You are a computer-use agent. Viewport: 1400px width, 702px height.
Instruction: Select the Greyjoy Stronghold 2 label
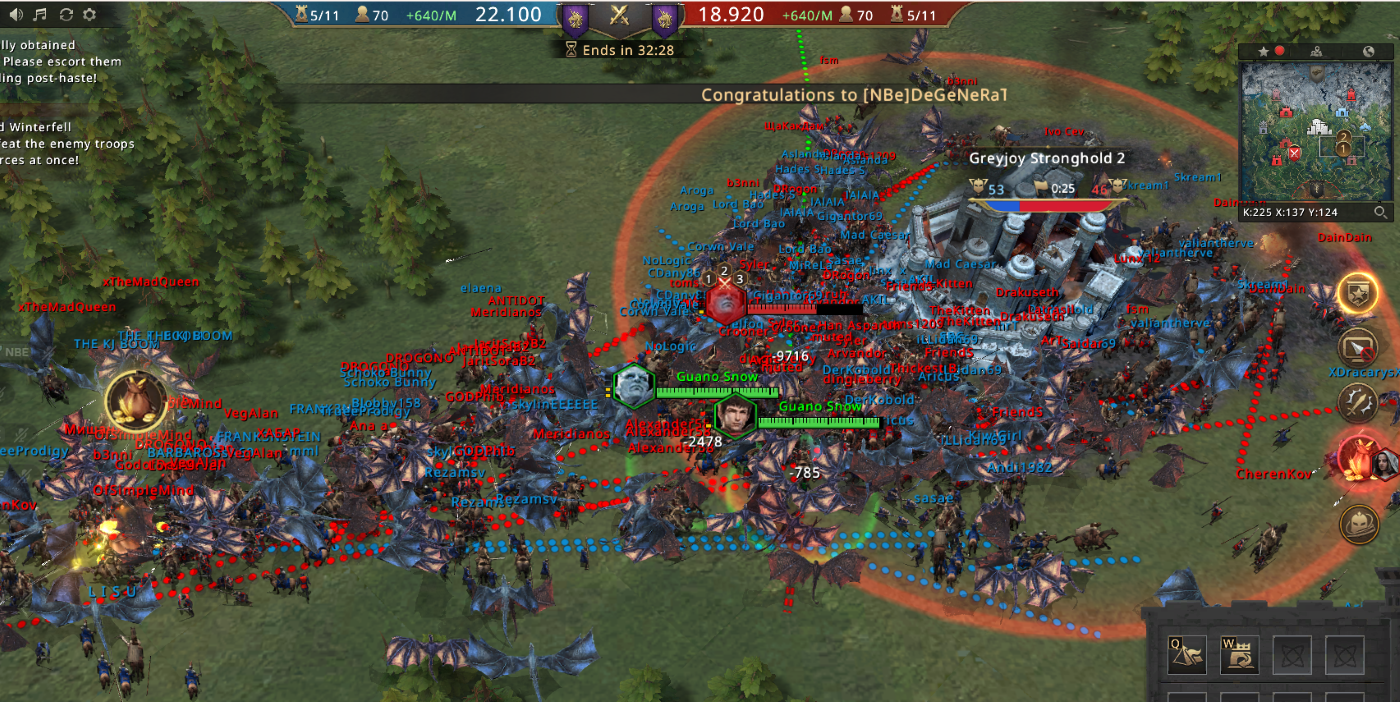point(1047,158)
